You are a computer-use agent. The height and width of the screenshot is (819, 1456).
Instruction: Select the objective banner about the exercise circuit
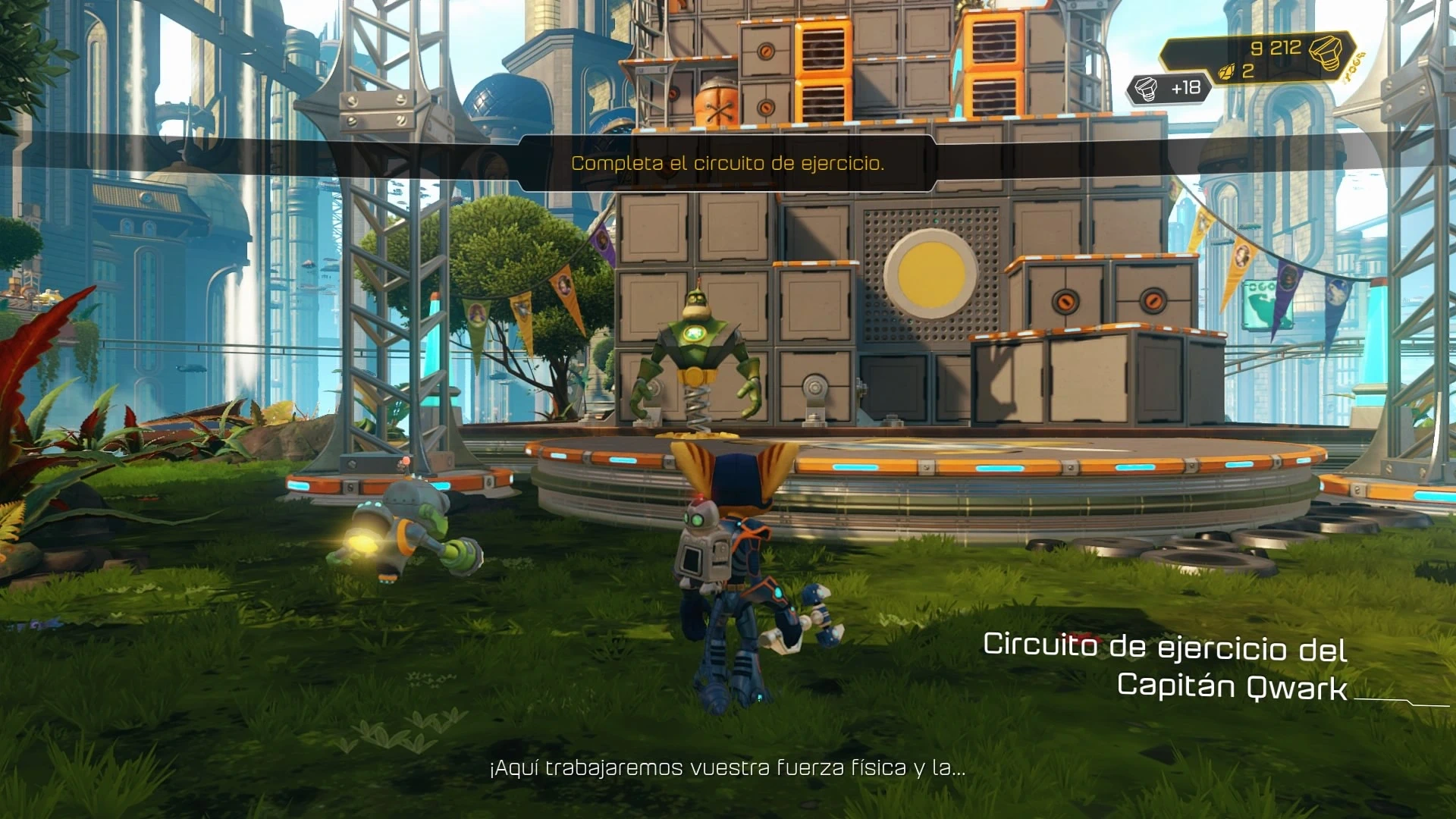[x=727, y=163]
